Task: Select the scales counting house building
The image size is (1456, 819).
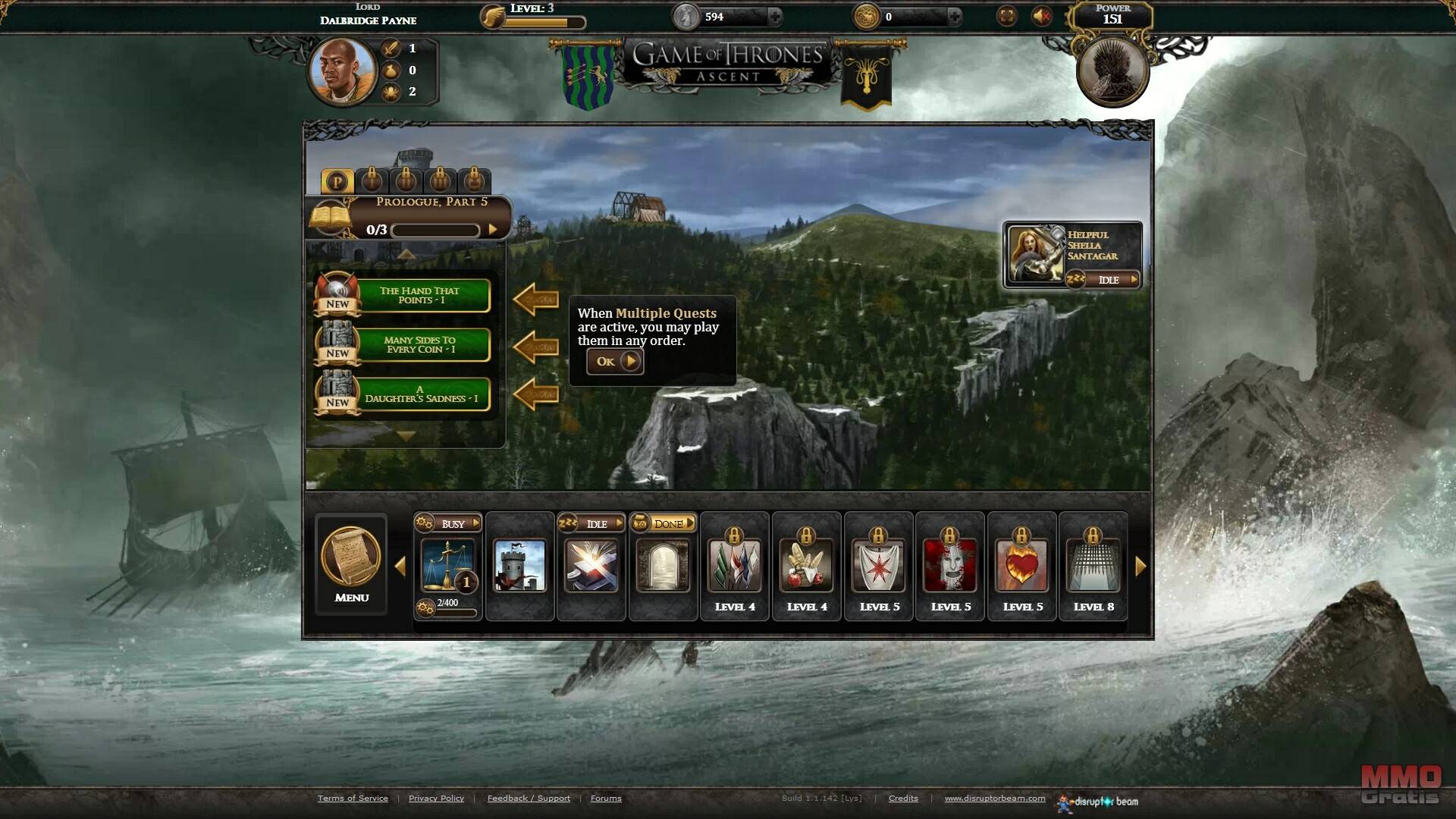Action: coord(447,565)
